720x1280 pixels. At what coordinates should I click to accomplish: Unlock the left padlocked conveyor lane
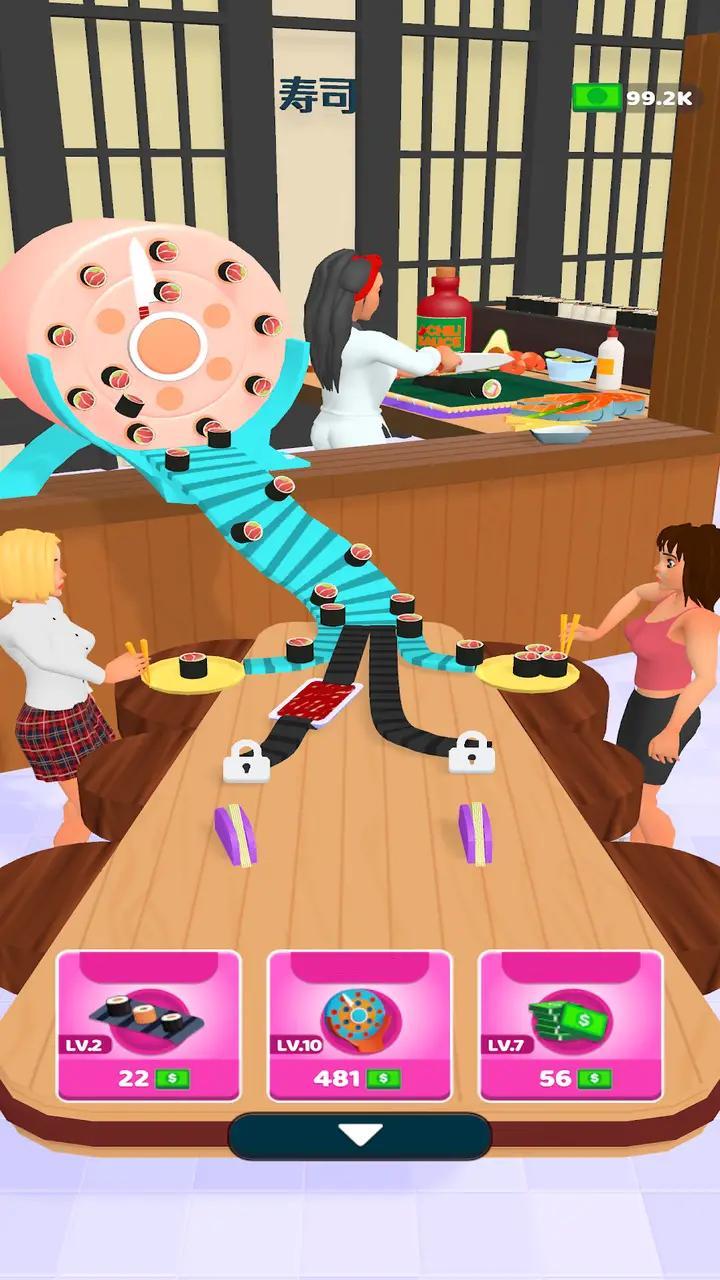click(246, 762)
